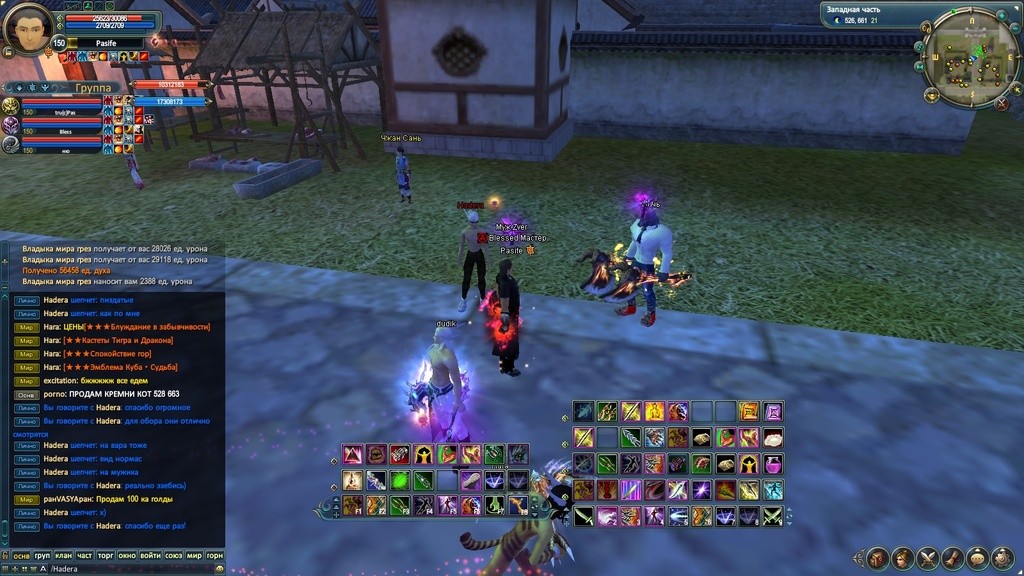Choose the "союз" chat tab
Viewport: 1024px width, 576px height.
coord(172,555)
